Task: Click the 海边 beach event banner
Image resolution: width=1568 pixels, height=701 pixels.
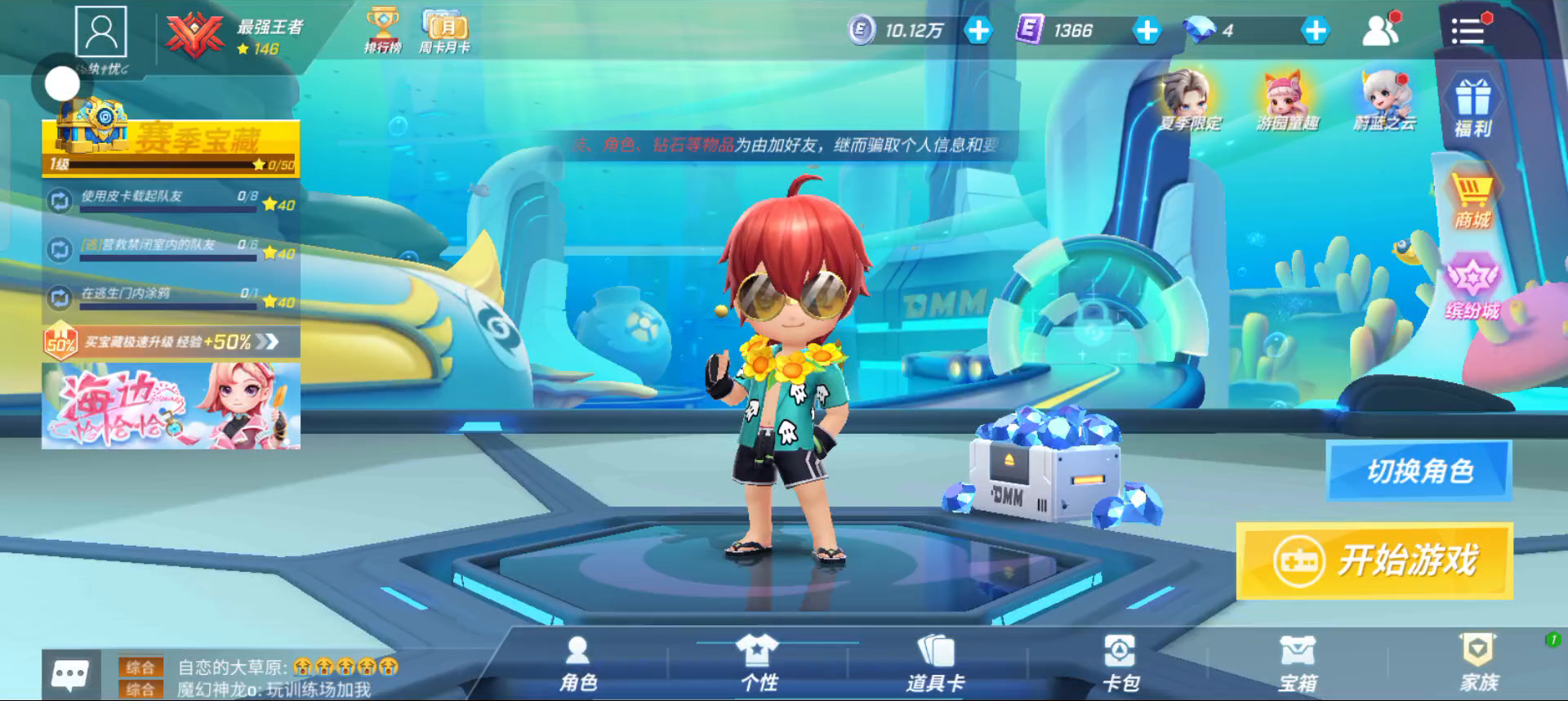Action: [x=171, y=406]
